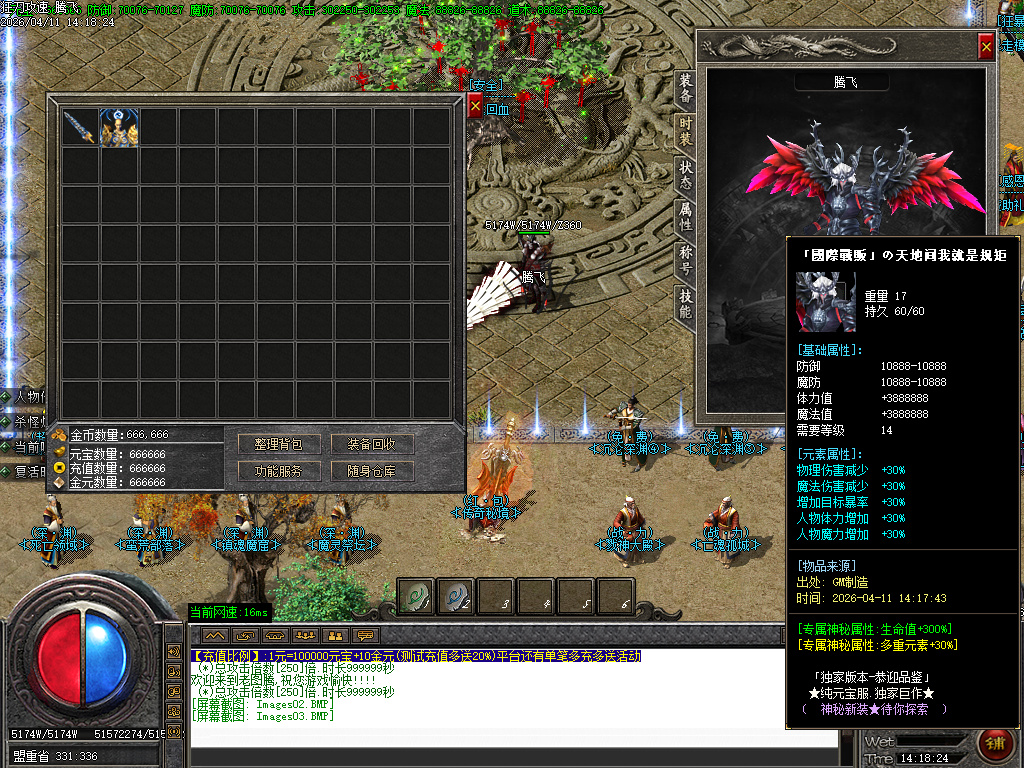The width and height of the screenshot is (1024, 768).
Task: Select the 称号 title tab
Action: pos(685,254)
